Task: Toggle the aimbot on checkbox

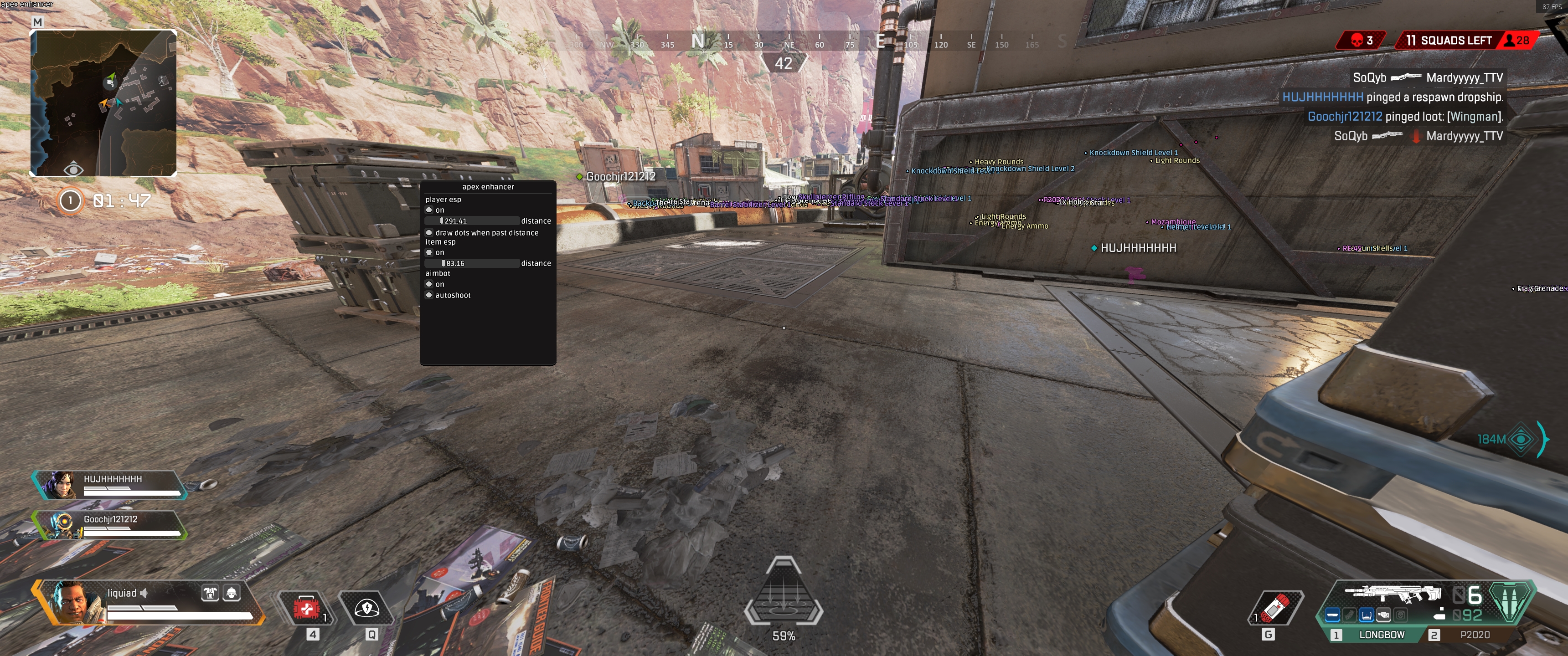Action: pos(429,284)
